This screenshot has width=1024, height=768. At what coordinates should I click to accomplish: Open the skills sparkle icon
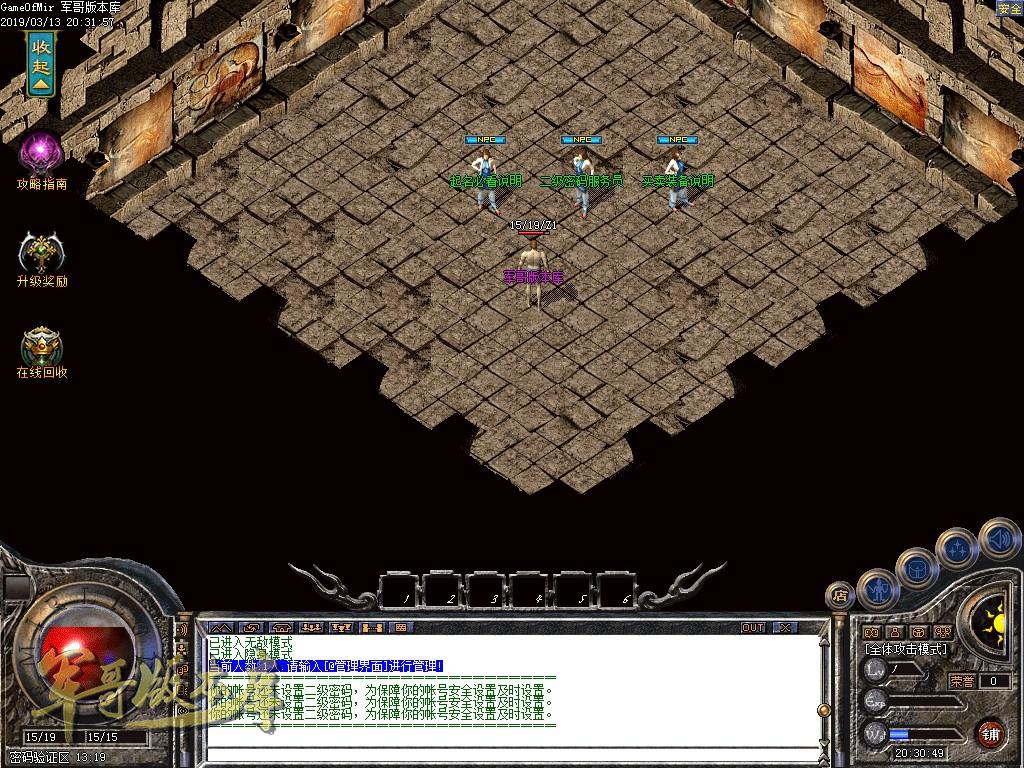(957, 548)
